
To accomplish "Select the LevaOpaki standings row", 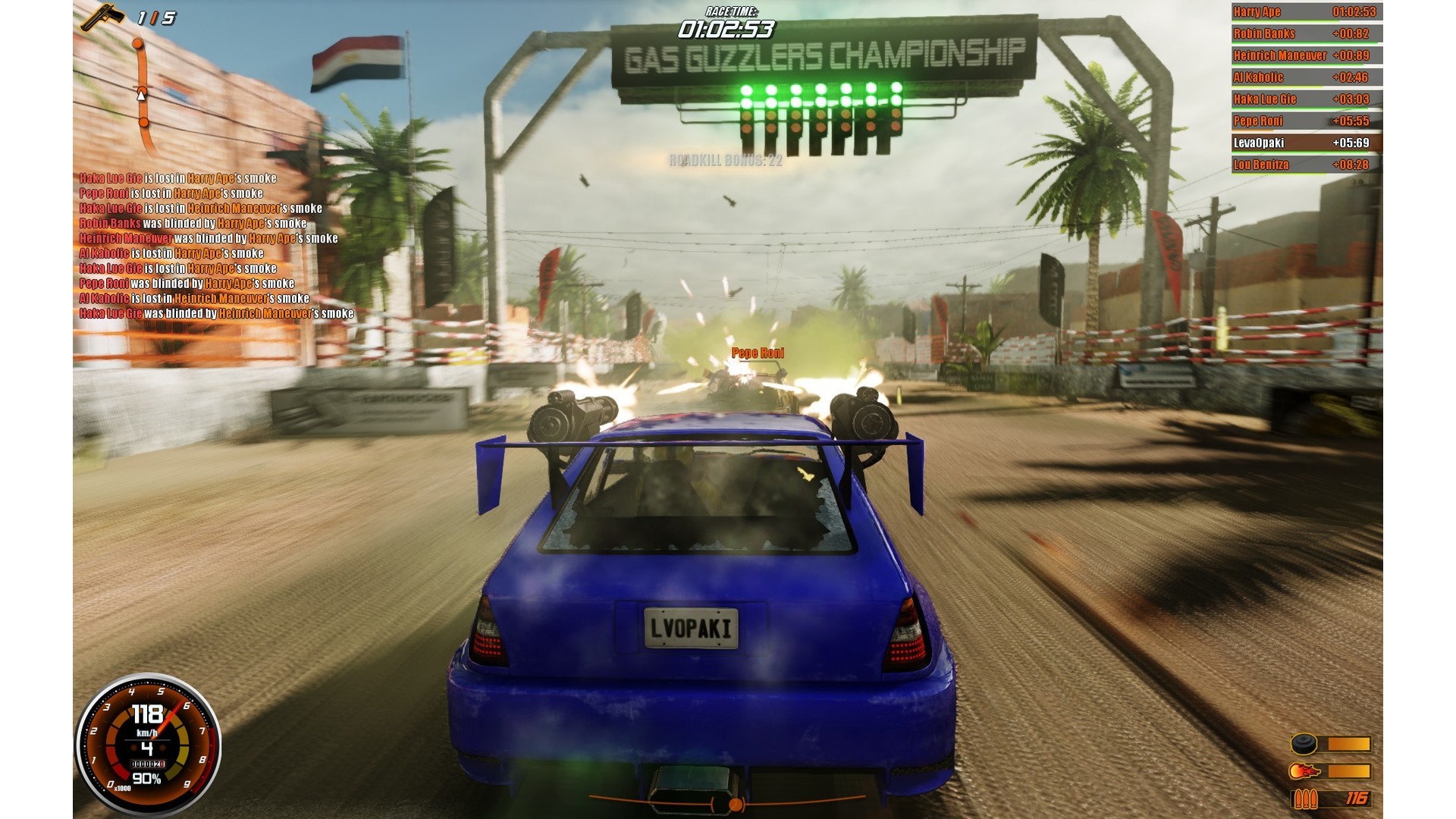I will pos(1305,143).
